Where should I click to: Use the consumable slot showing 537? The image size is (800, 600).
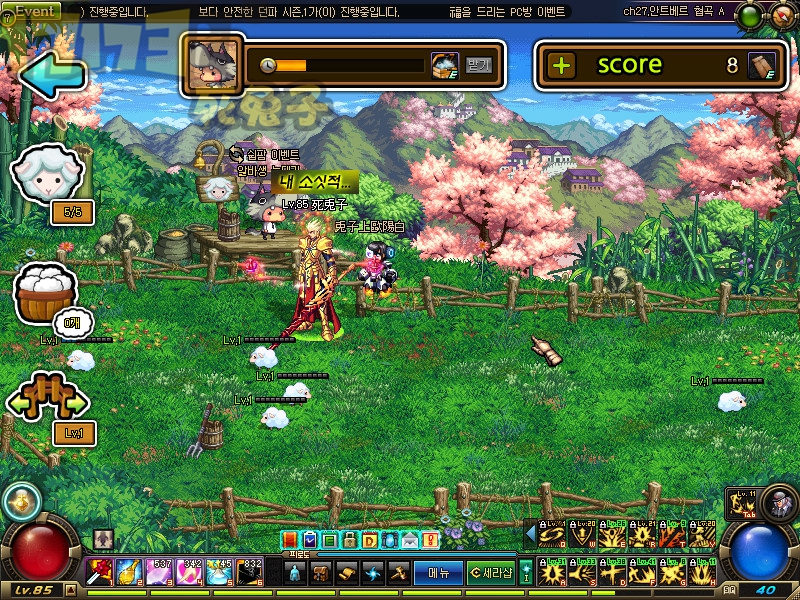(160, 572)
